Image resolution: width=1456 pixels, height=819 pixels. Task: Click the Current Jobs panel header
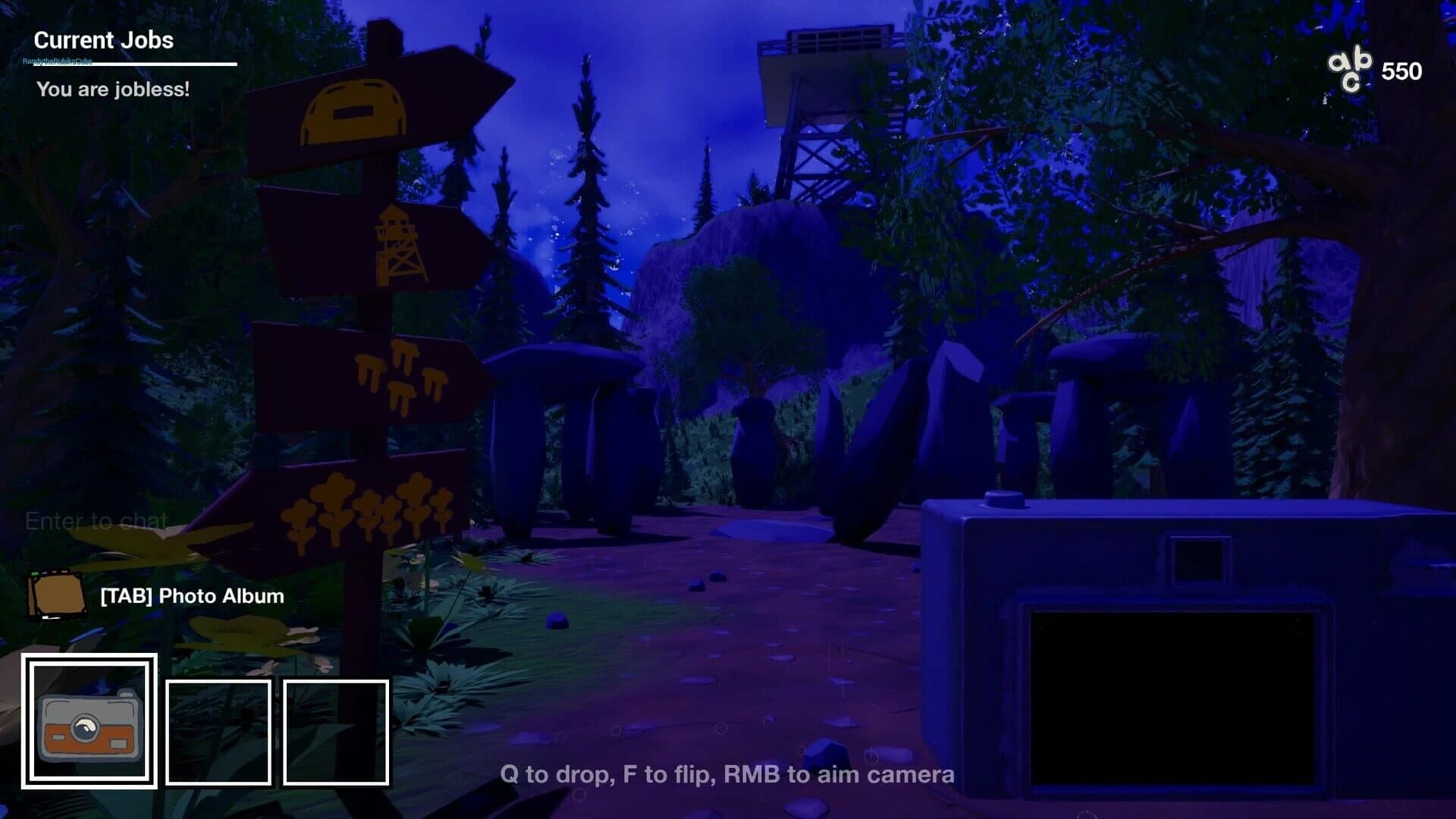tap(104, 40)
